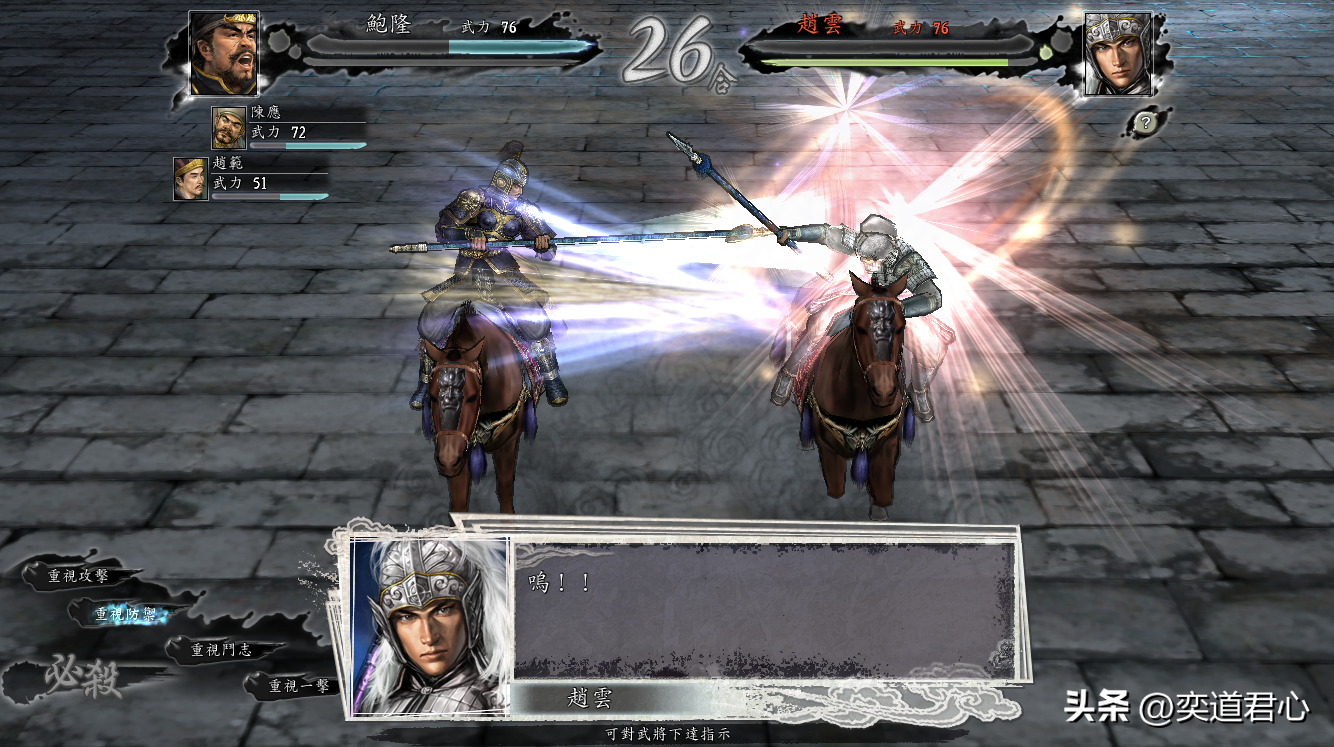Choose the 重視攻擊 attack-focus command
This screenshot has height=747, width=1334.
(79, 575)
